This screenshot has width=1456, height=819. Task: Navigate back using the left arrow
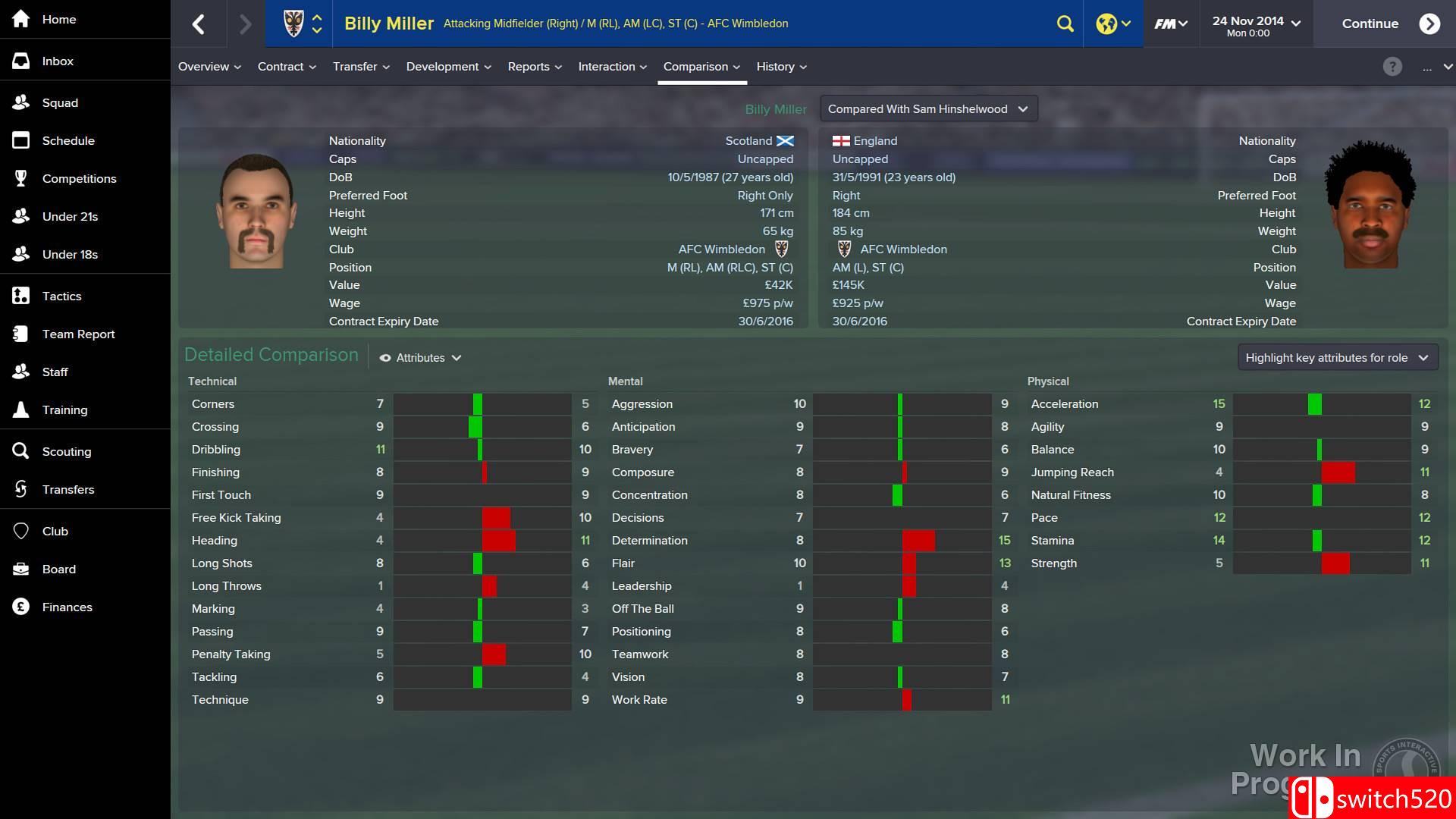point(199,24)
